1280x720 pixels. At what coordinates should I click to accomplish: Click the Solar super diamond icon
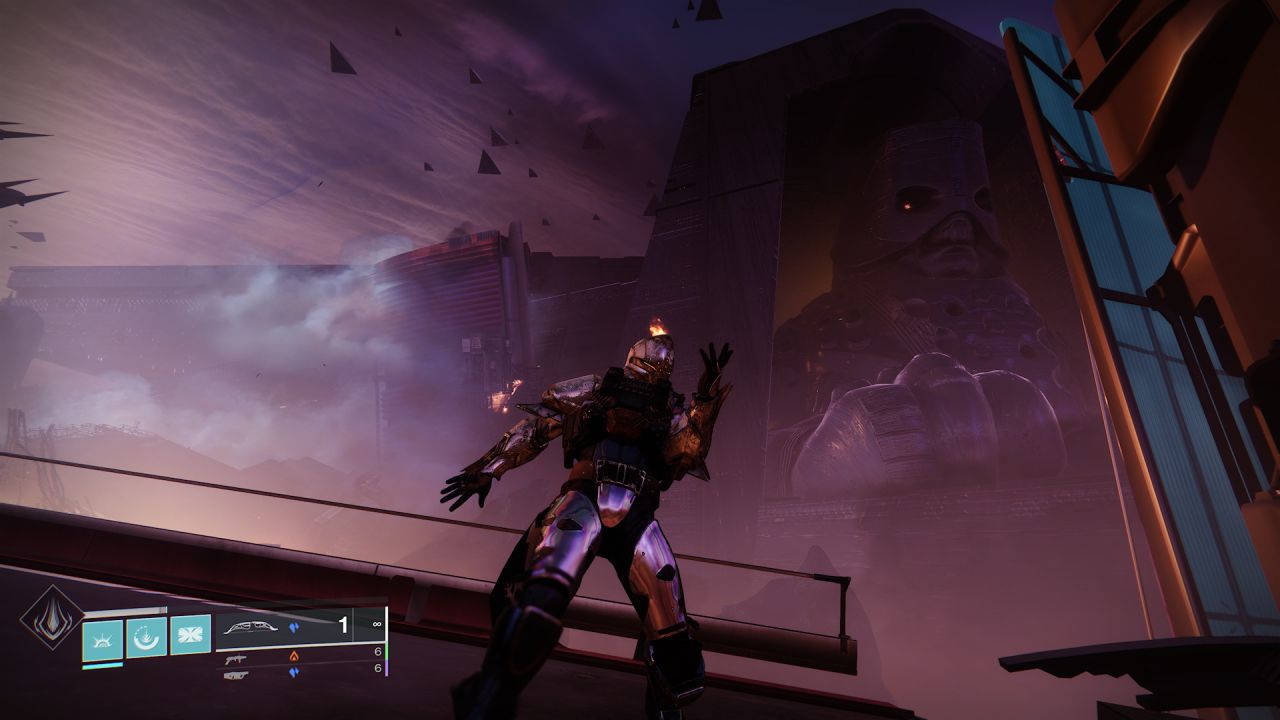[x=53, y=620]
